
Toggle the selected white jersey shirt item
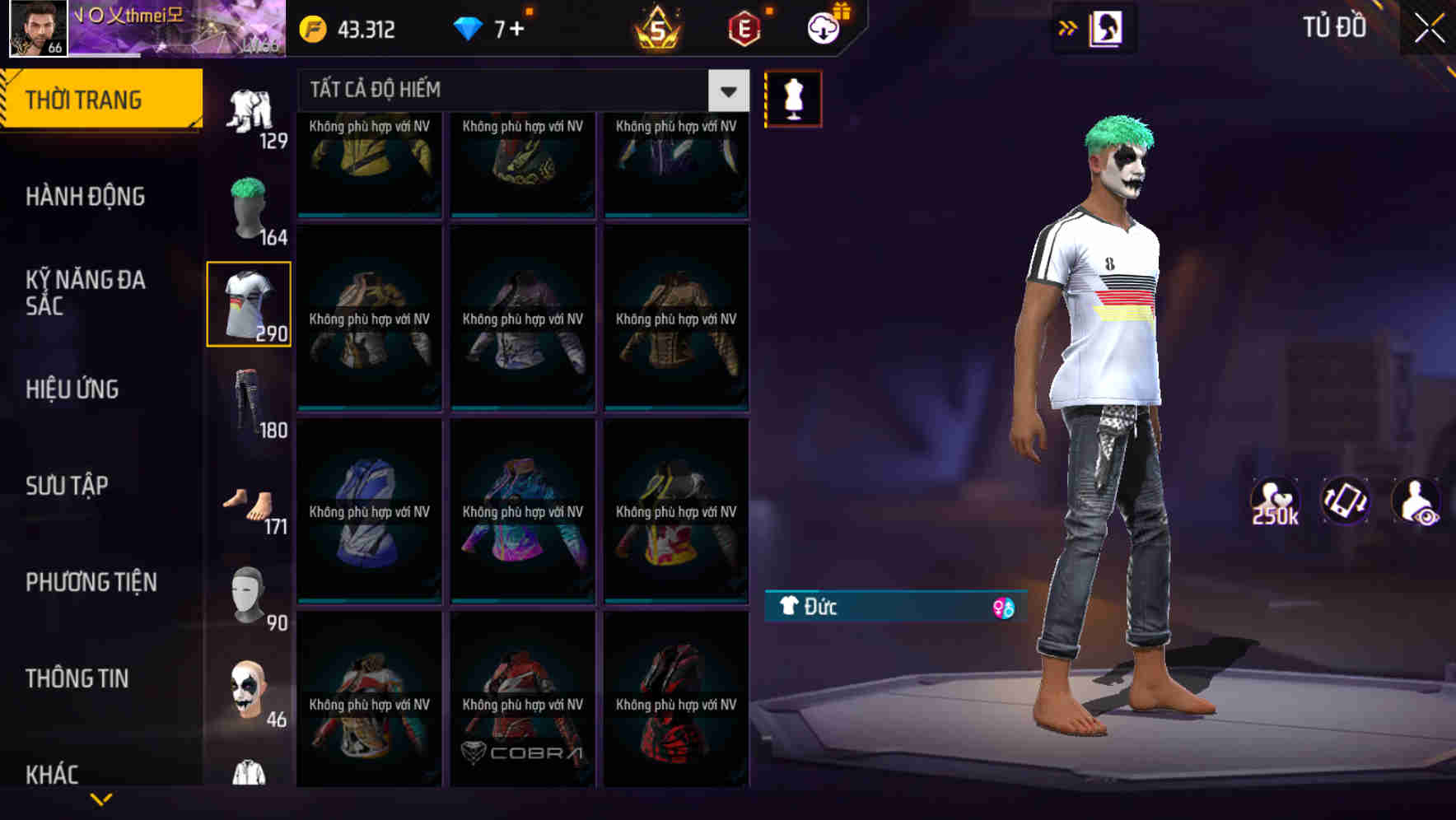pyautogui.click(x=249, y=303)
